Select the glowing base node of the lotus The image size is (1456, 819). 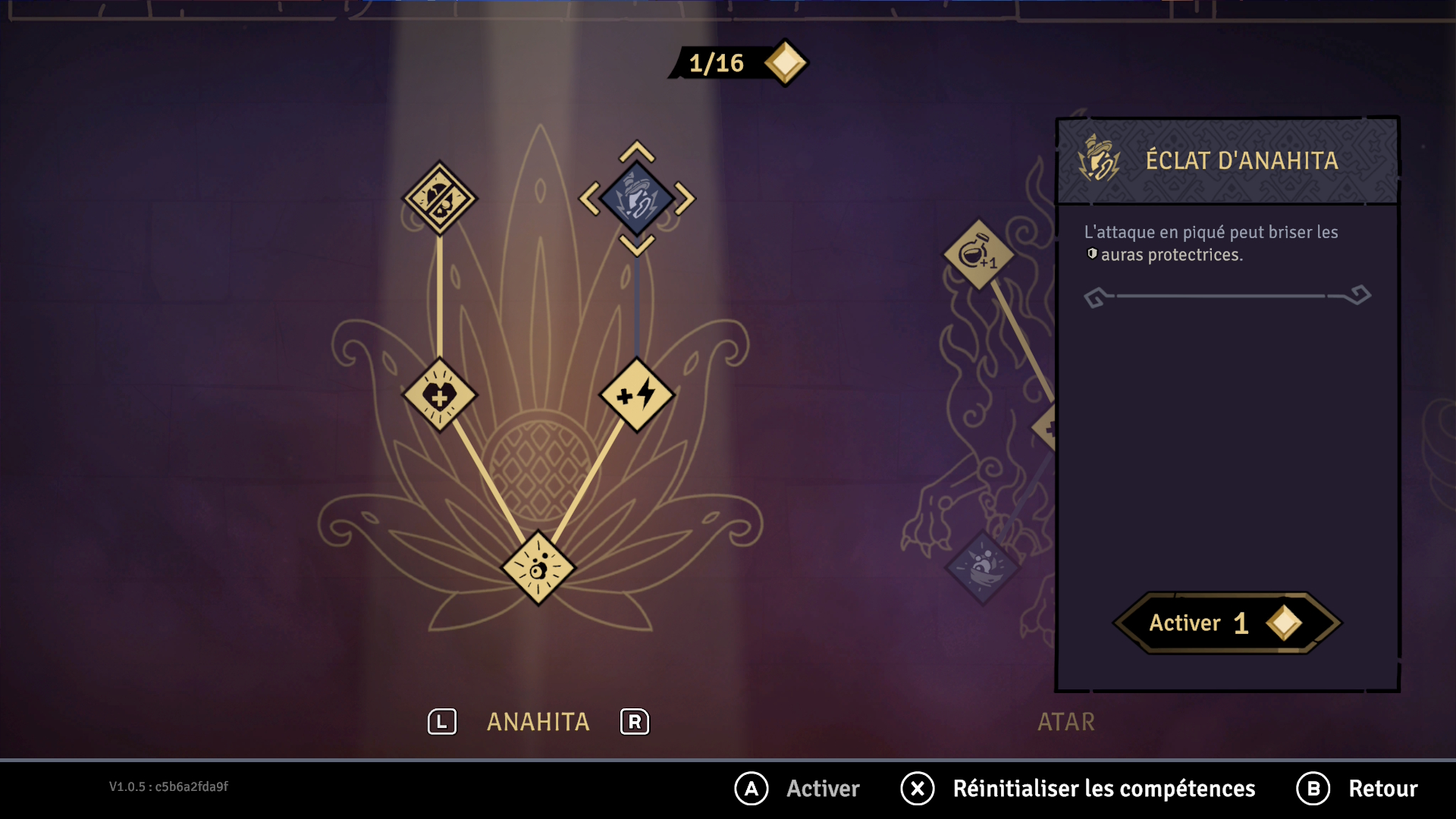coord(538,567)
